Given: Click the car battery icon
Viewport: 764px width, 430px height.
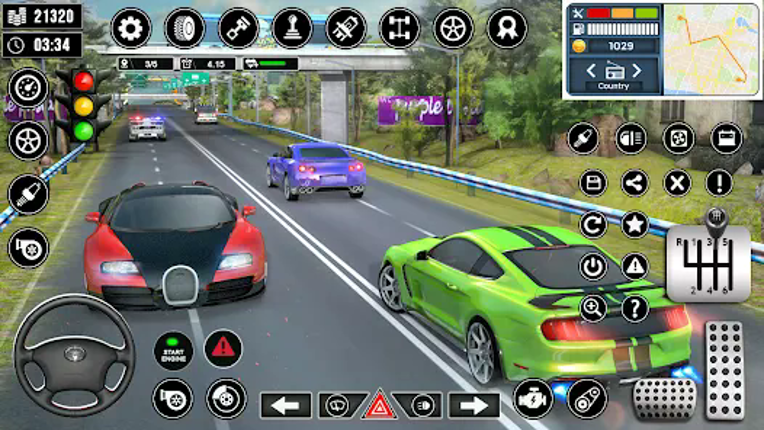Looking at the screenshot, I should pos(727,138).
